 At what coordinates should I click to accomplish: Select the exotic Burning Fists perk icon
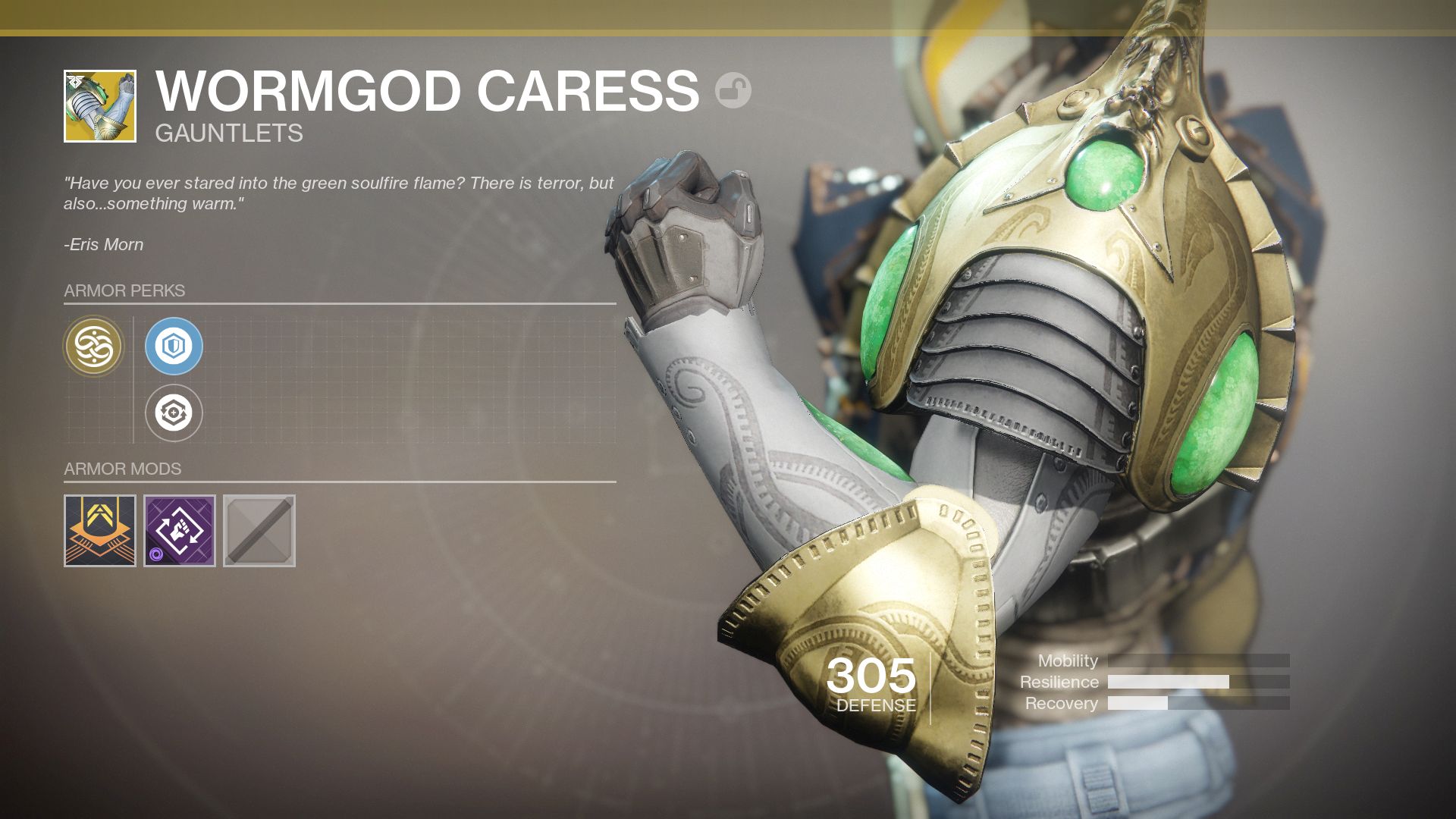93,346
